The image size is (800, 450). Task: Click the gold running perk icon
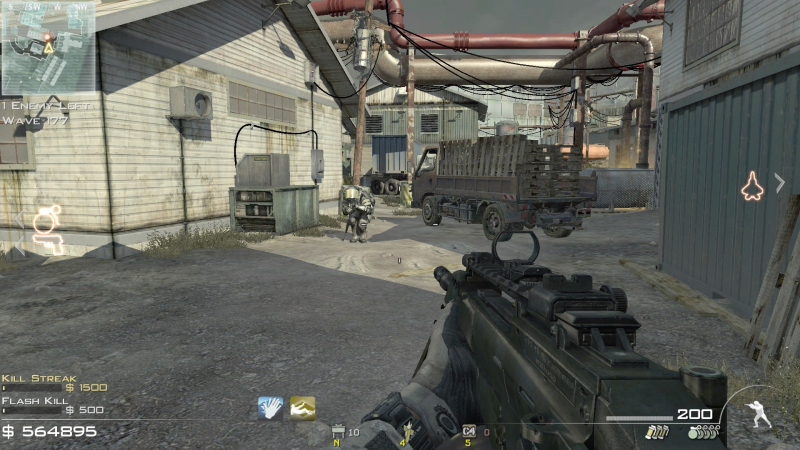302,407
